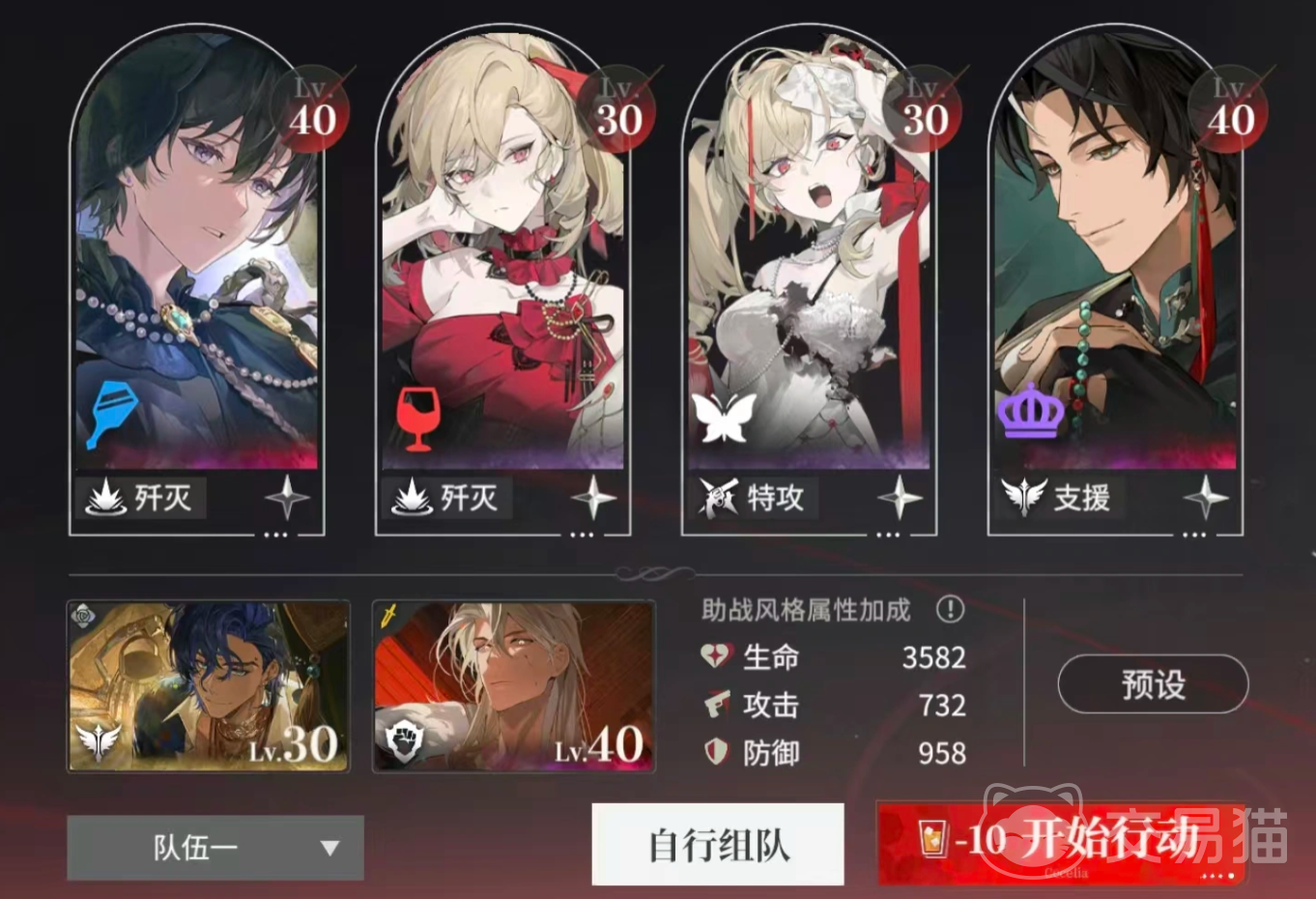Click the 自行组队 button
1316x899 pixels.
(x=717, y=844)
